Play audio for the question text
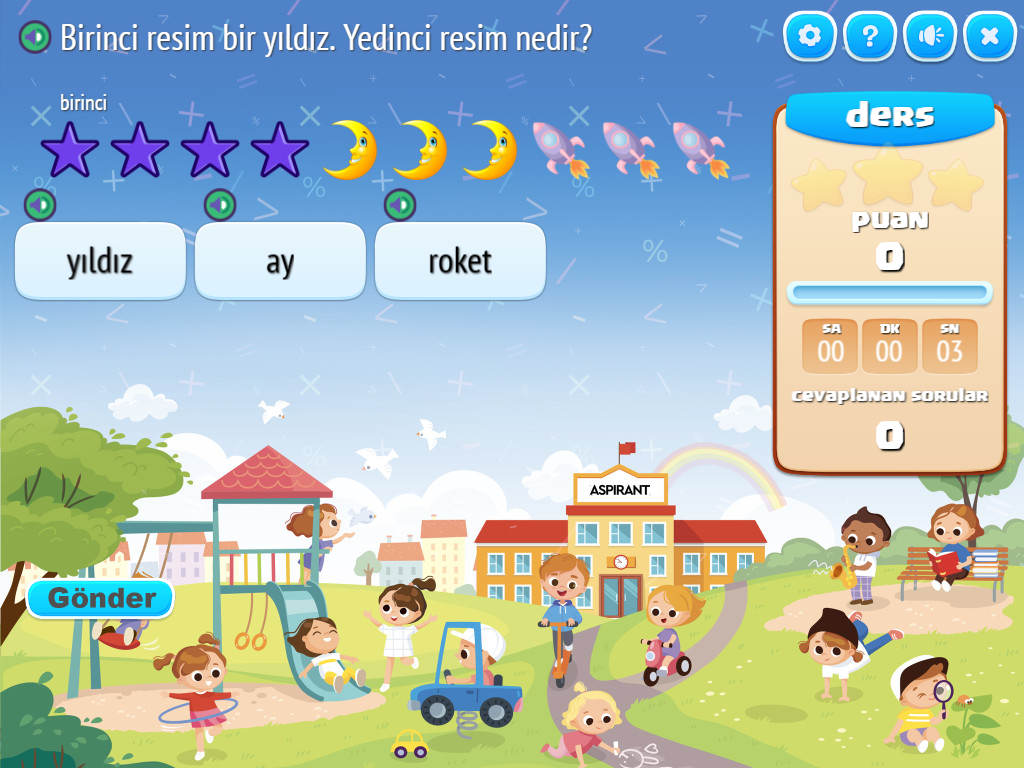Screen dimensions: 1024x768 pyautogui.click(x=35, y=38)
